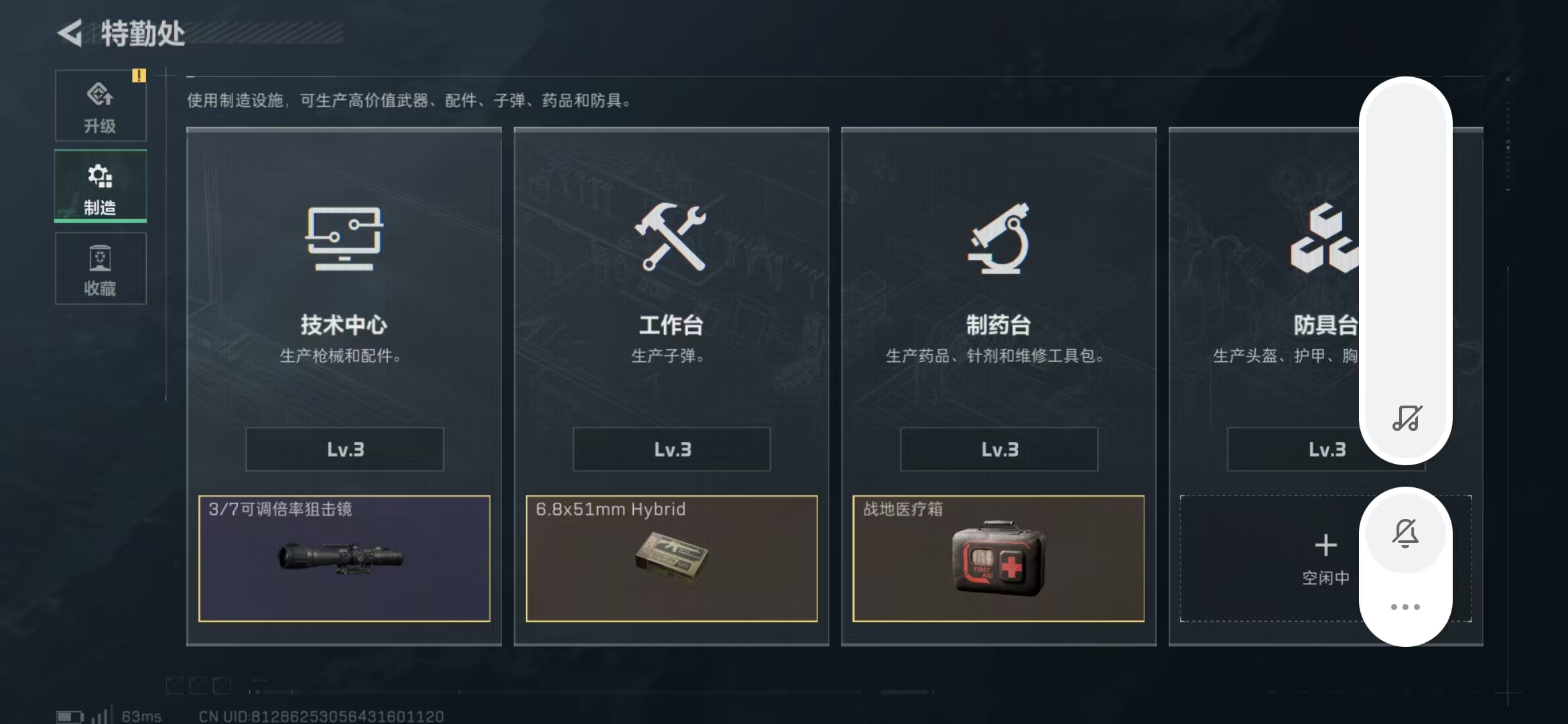Expand the floating assistant more options dots
The width and height of the screenshot is (1568, 724).
click(1405, 605)
